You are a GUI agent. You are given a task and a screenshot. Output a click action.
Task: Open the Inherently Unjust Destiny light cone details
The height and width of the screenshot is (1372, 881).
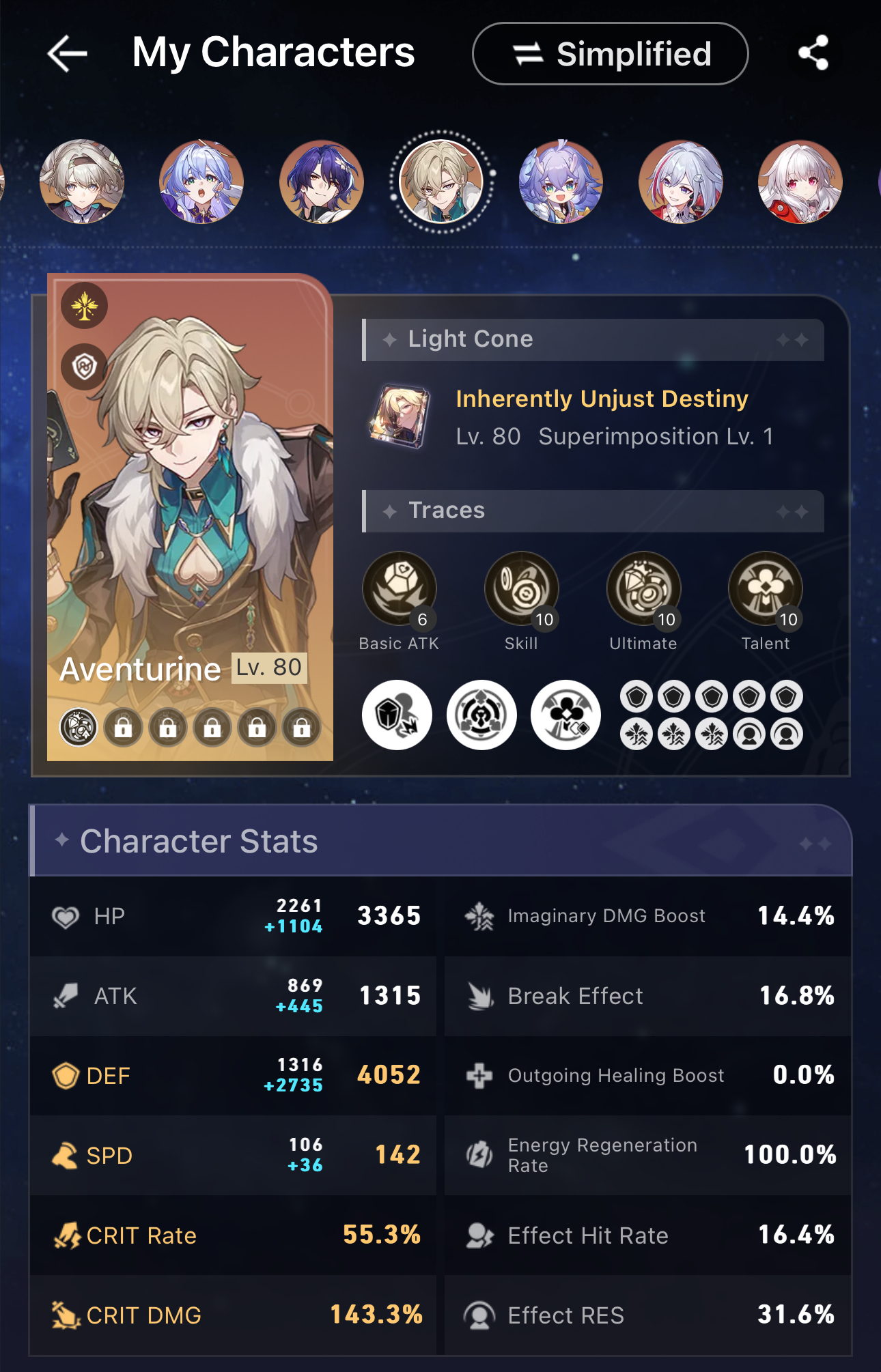click(x=602, y=398)
